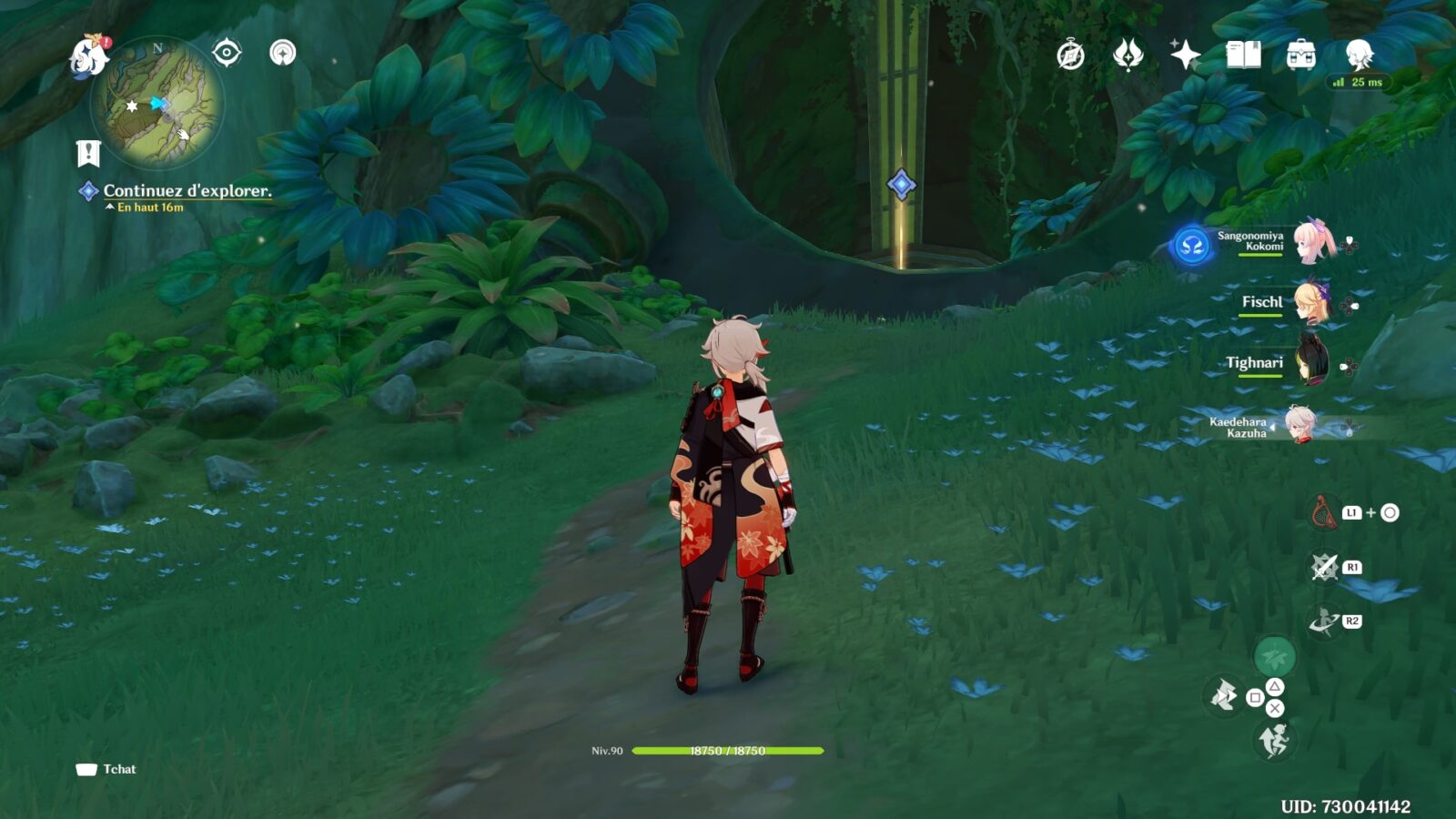Screen dimensions: 1456x819
Task: Open the winged battle pass icon
Action: (1127, 56)
